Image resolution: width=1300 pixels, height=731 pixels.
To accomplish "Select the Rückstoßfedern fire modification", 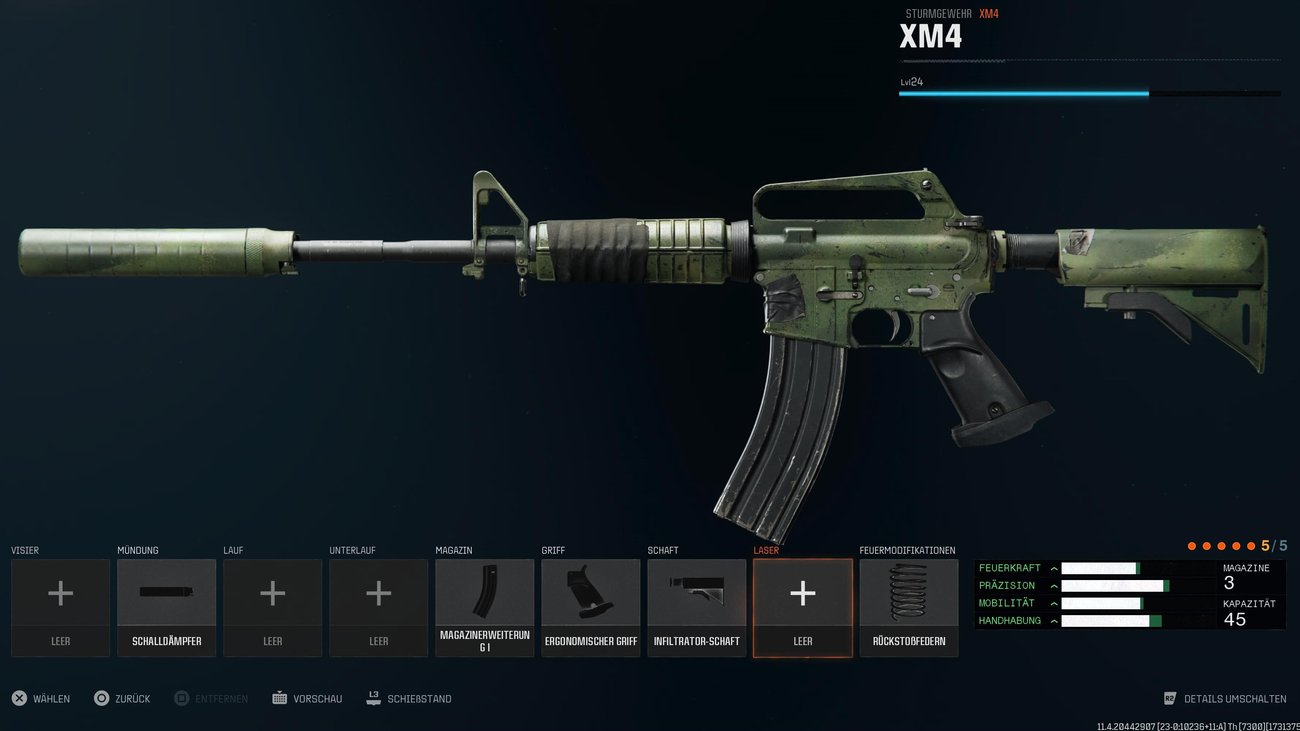I will coord(908,605).
